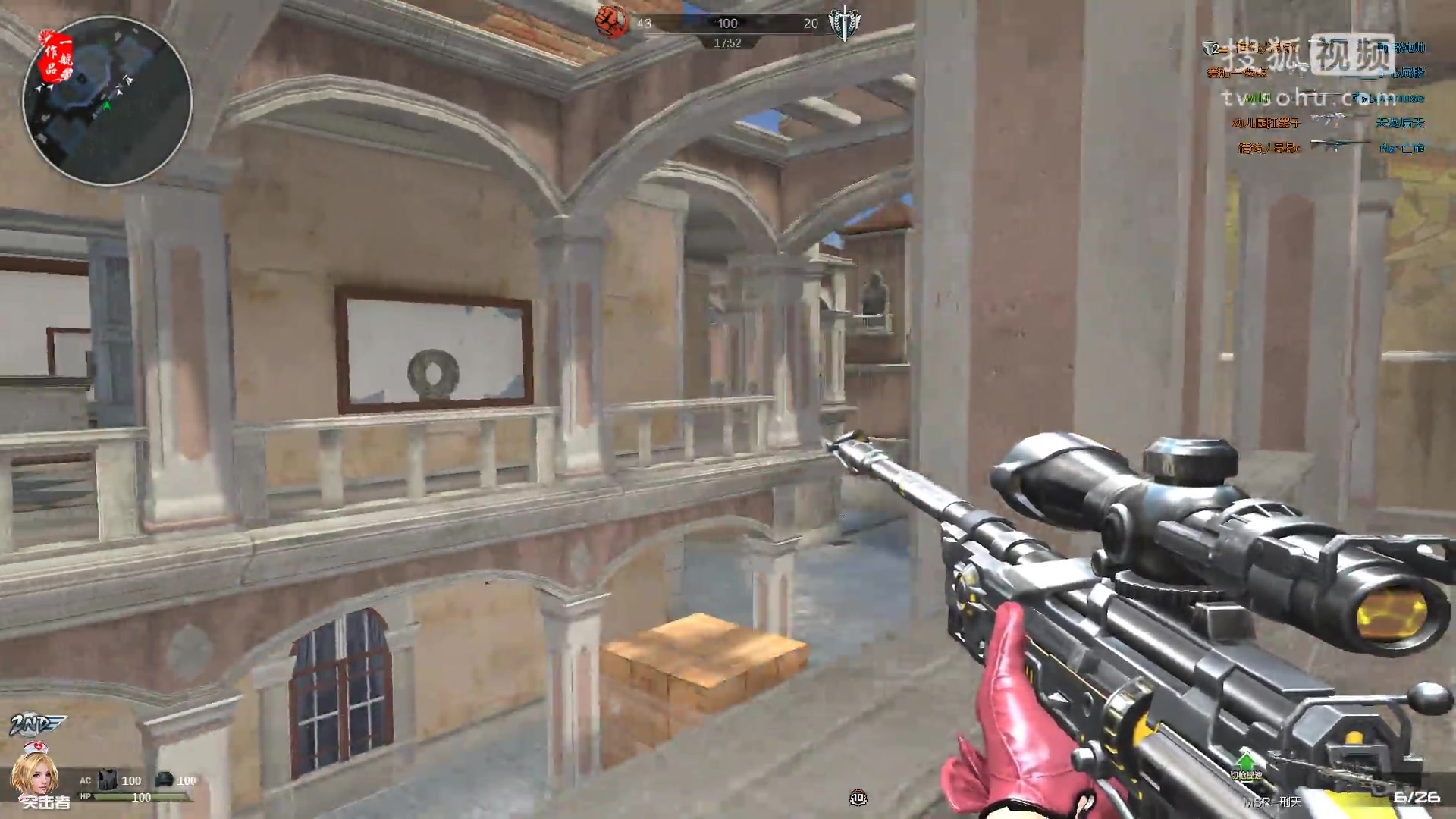
Task: Click the MSR weapon name label
Action: (x=1271, y=802)
